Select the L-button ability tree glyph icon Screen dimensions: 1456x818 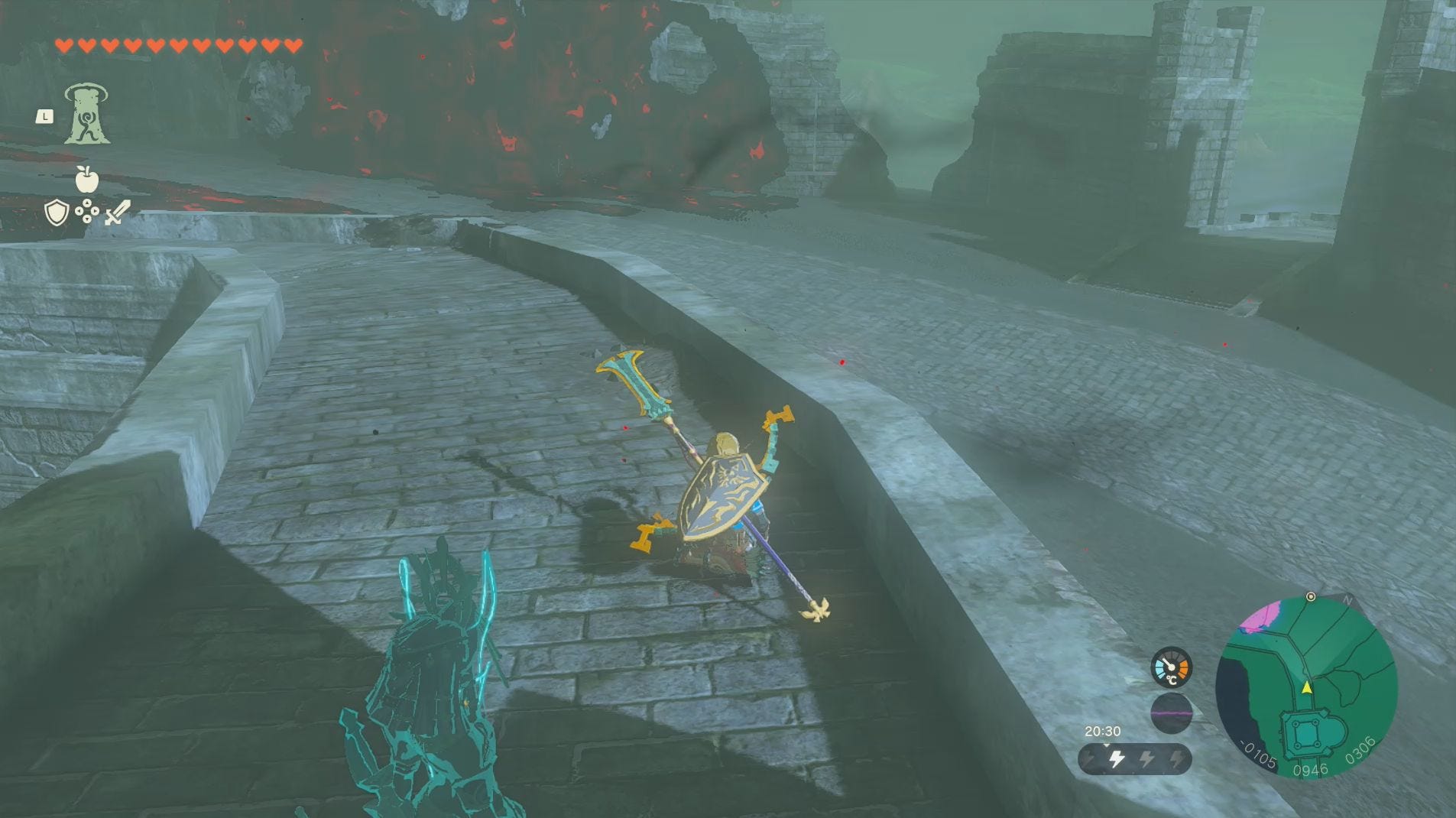pos(88,115)
